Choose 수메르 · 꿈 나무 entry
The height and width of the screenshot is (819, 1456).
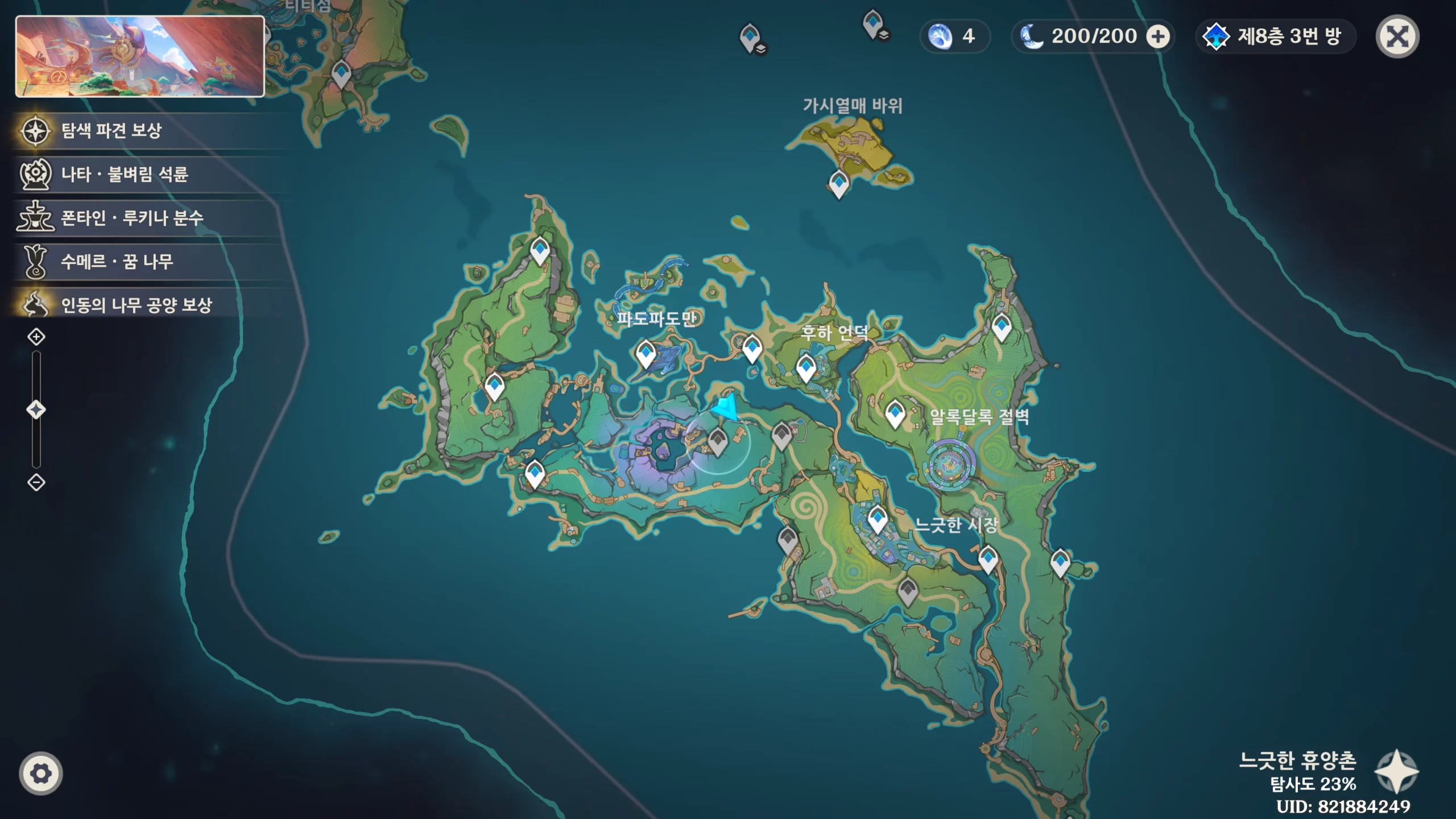117,262
